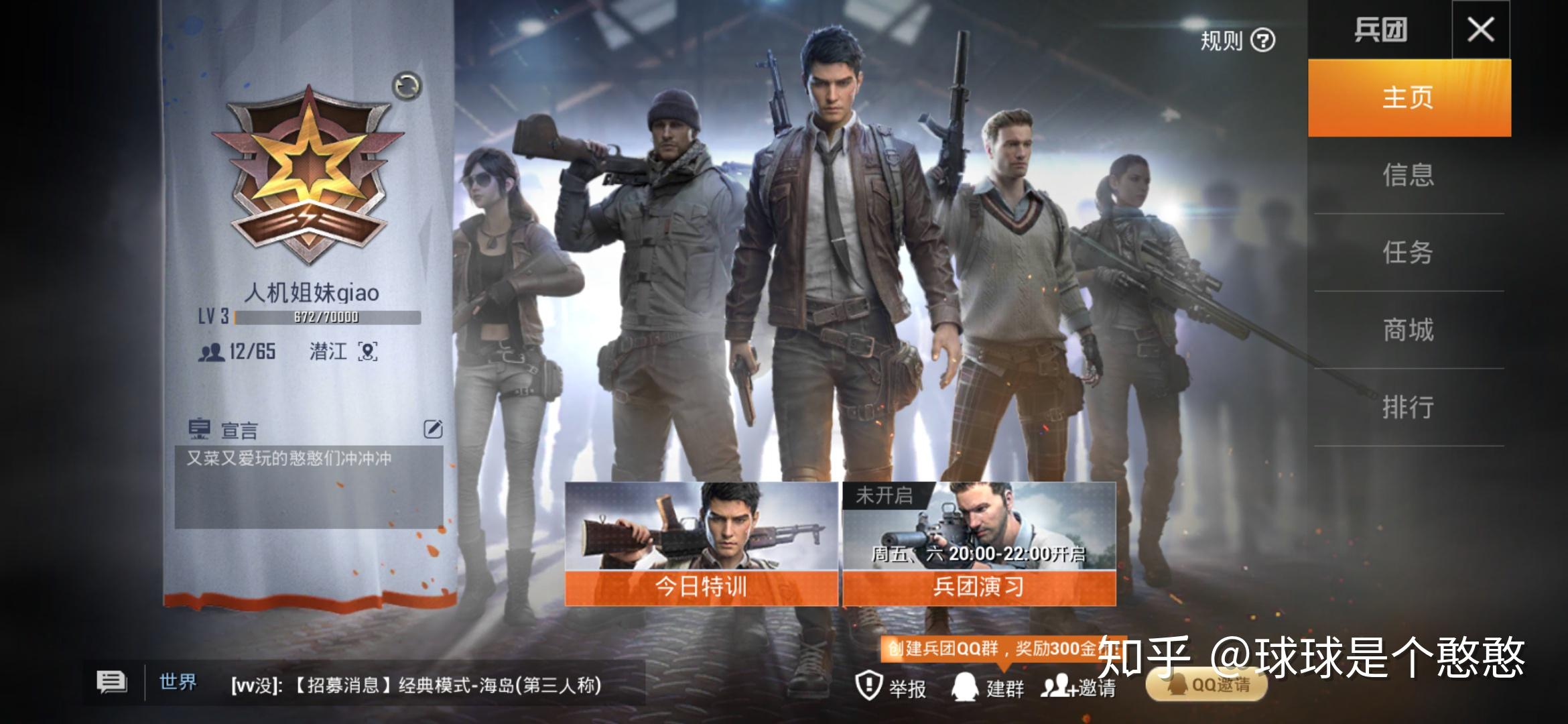Image resolution: width=1568 pixels, height=724 pixels.
Task: Open the 信息 info tab
Action: (1409, 175)
